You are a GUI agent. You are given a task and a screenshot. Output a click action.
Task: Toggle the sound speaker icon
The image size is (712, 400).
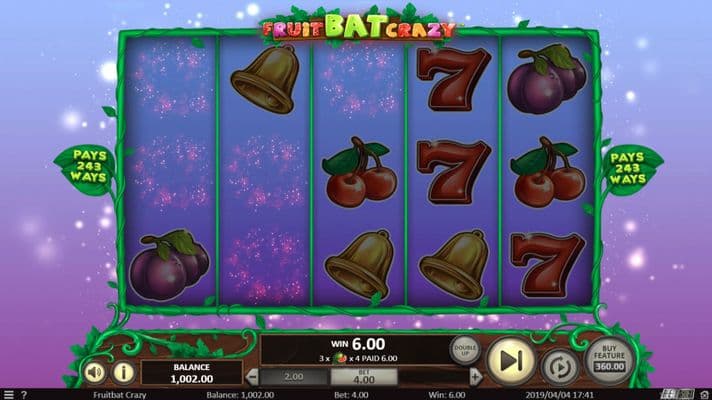pyautogui.click(x=94, y=372)
